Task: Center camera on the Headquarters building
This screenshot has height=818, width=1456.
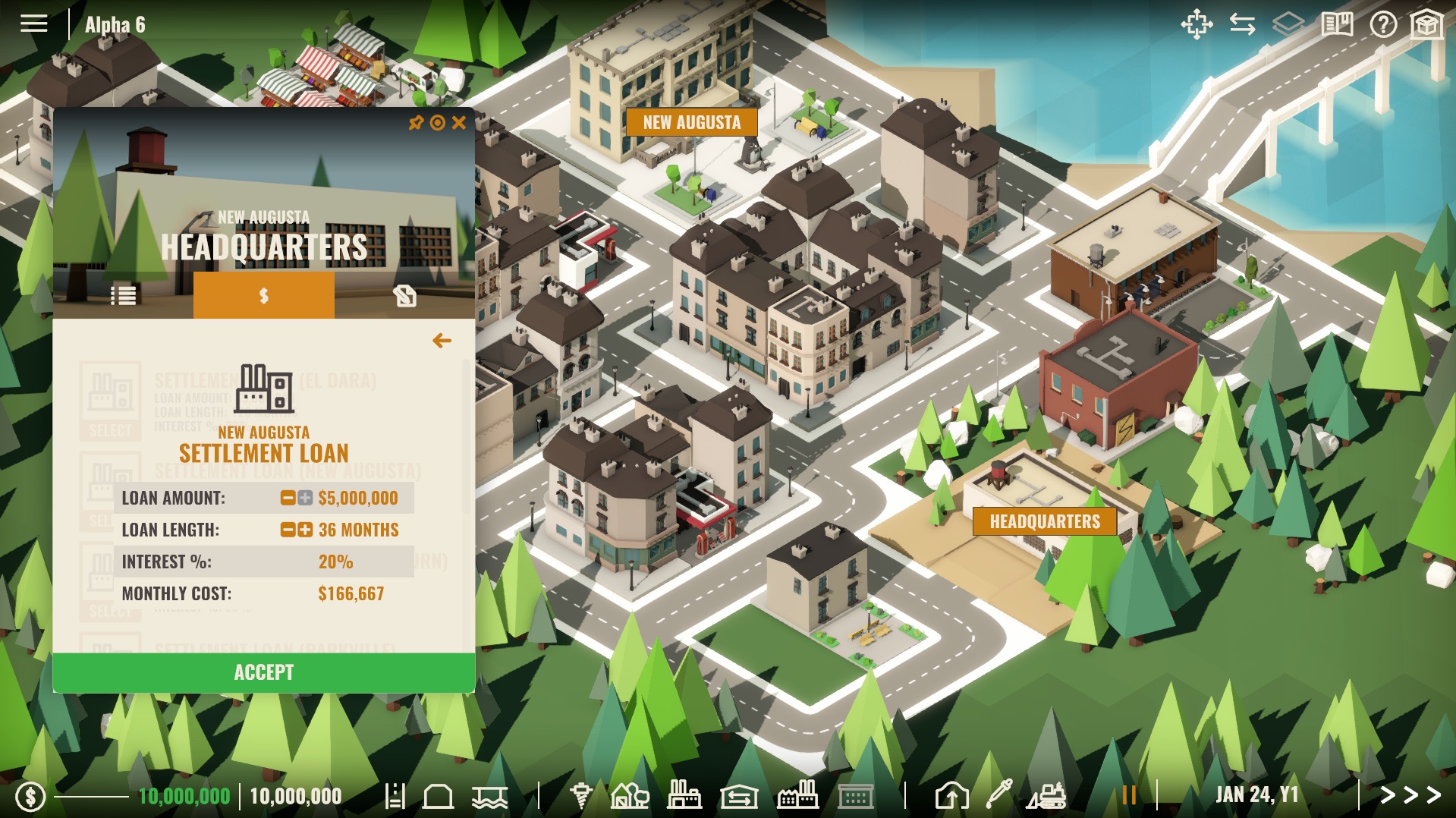Action: click(x=437, y=122)
